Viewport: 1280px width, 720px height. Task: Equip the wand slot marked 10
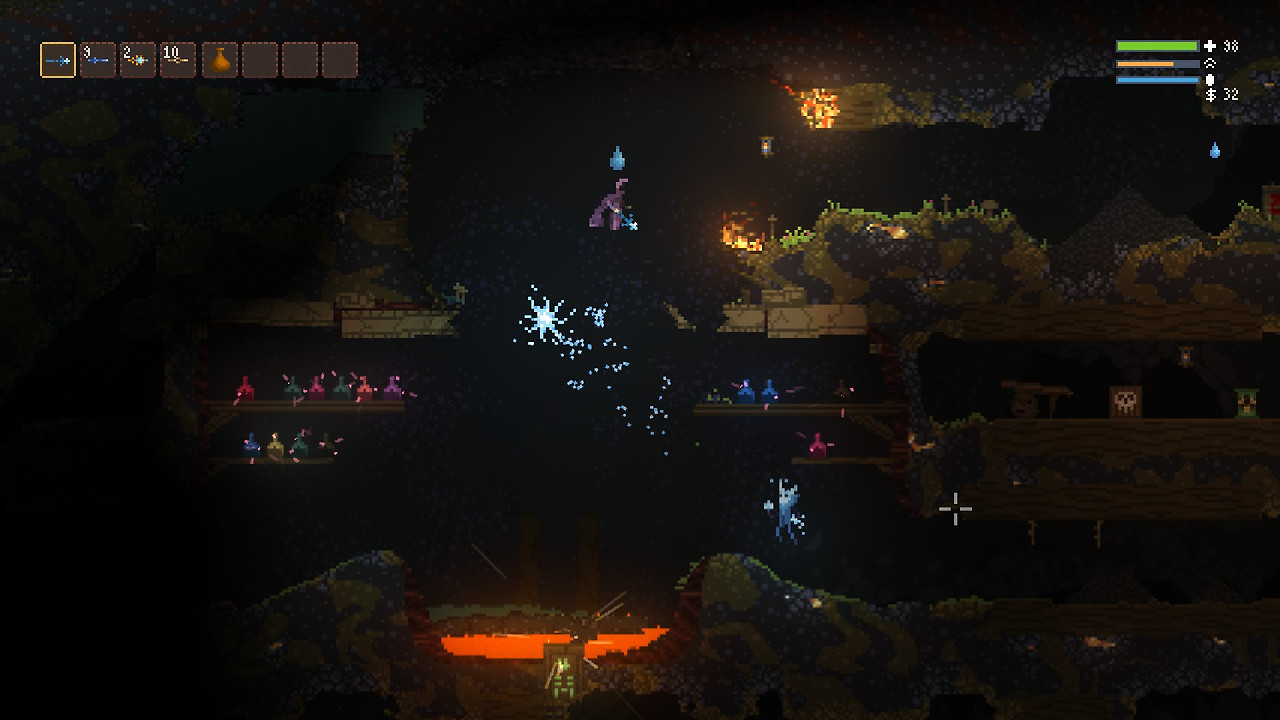click(178, 60)
